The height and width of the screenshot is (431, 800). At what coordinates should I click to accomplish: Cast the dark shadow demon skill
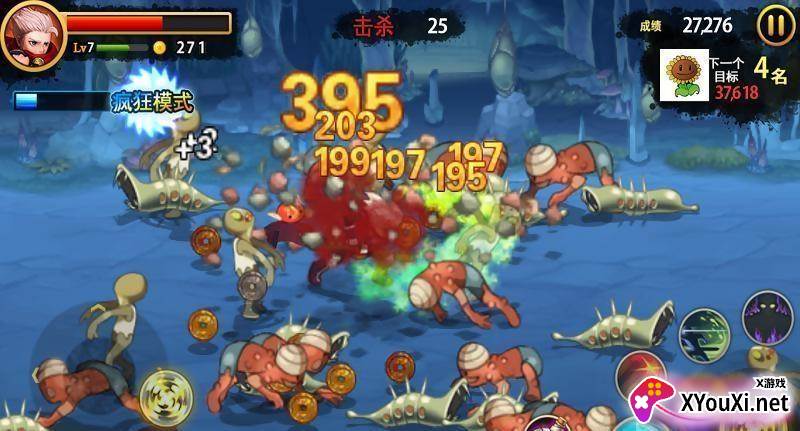[x=766, y=318]
